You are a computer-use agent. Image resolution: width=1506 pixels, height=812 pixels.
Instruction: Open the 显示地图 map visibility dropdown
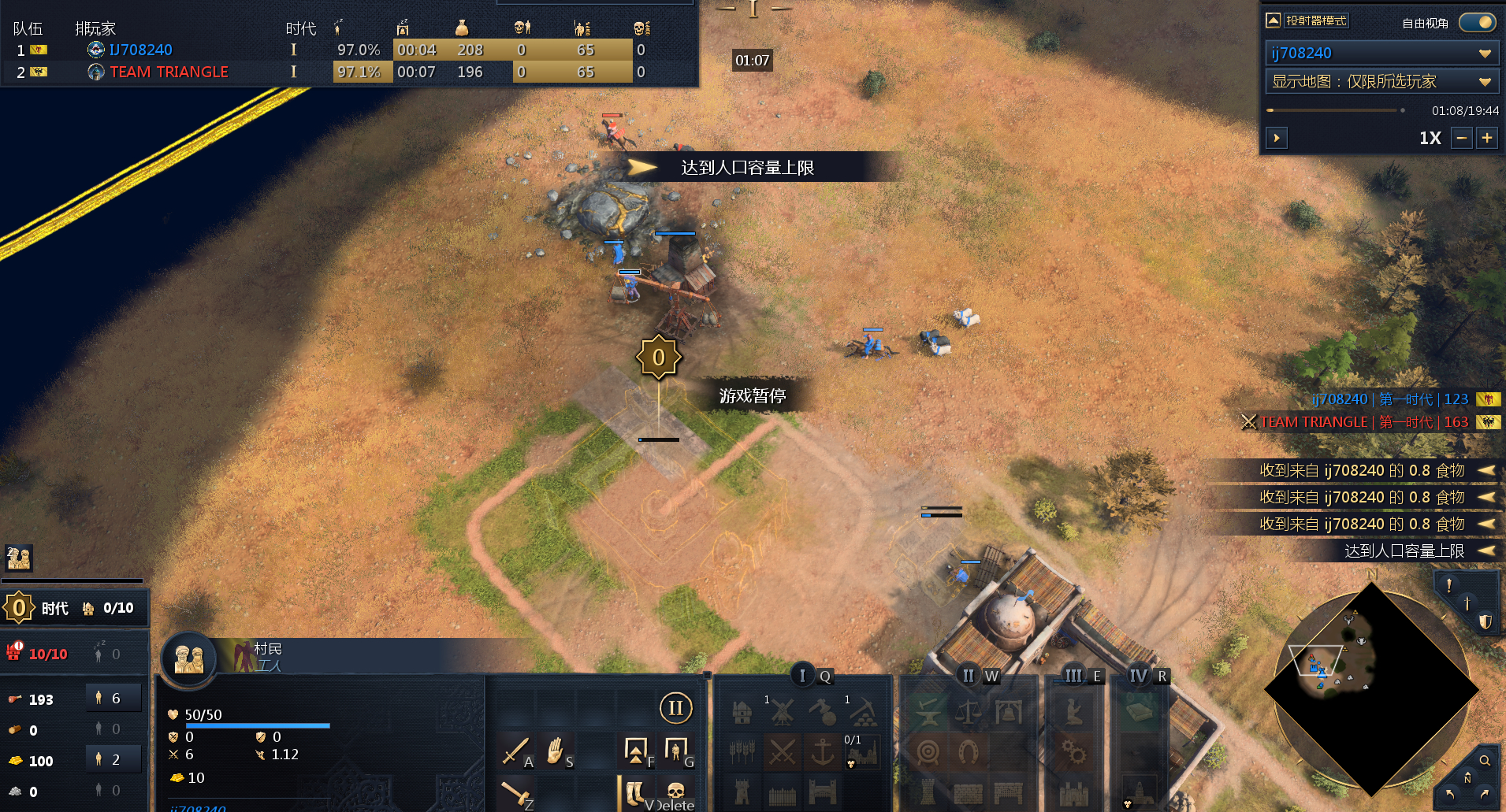coord(1379,81)
